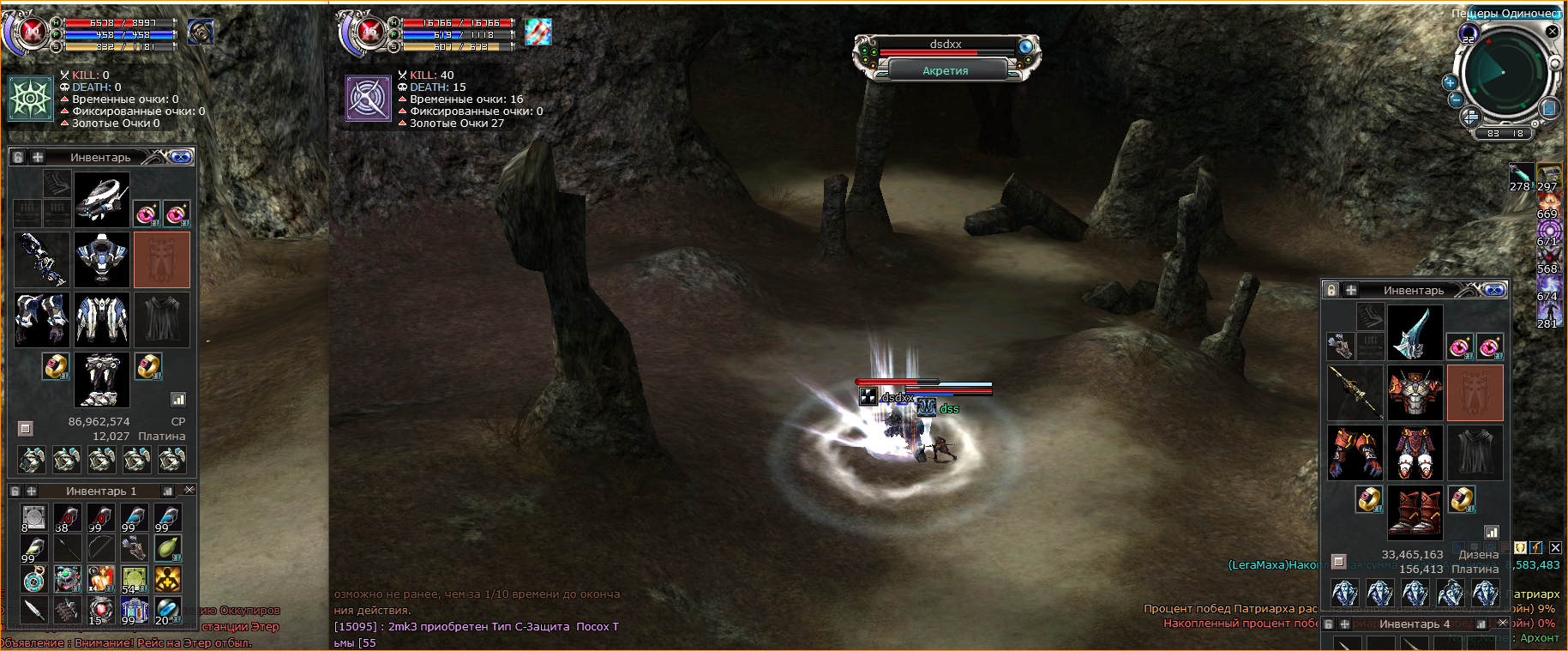Select the green fruit item in Инвентарь 1
Screen dimensions: 1568x651
(167, 547)
